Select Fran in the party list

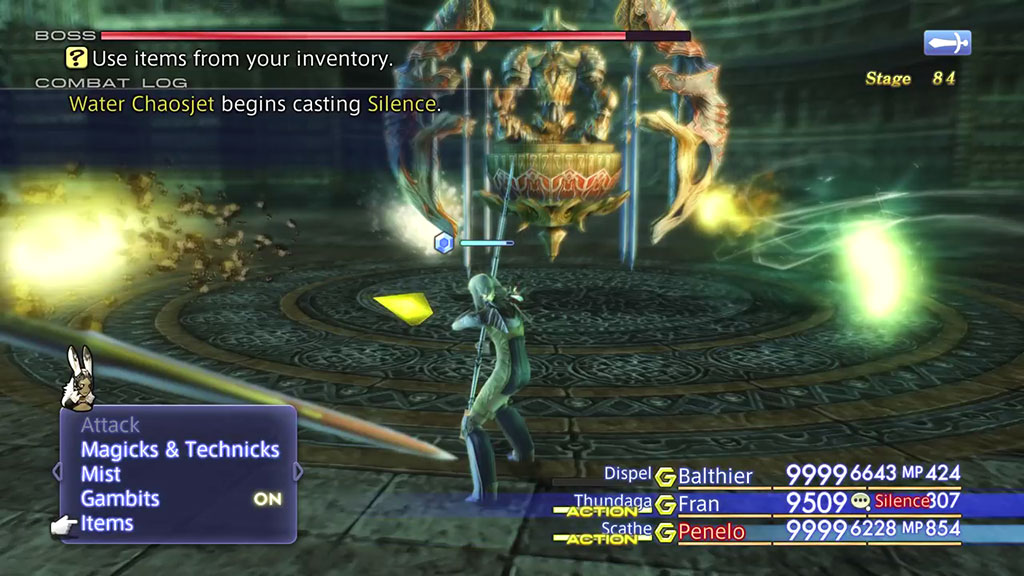(699, 503)
